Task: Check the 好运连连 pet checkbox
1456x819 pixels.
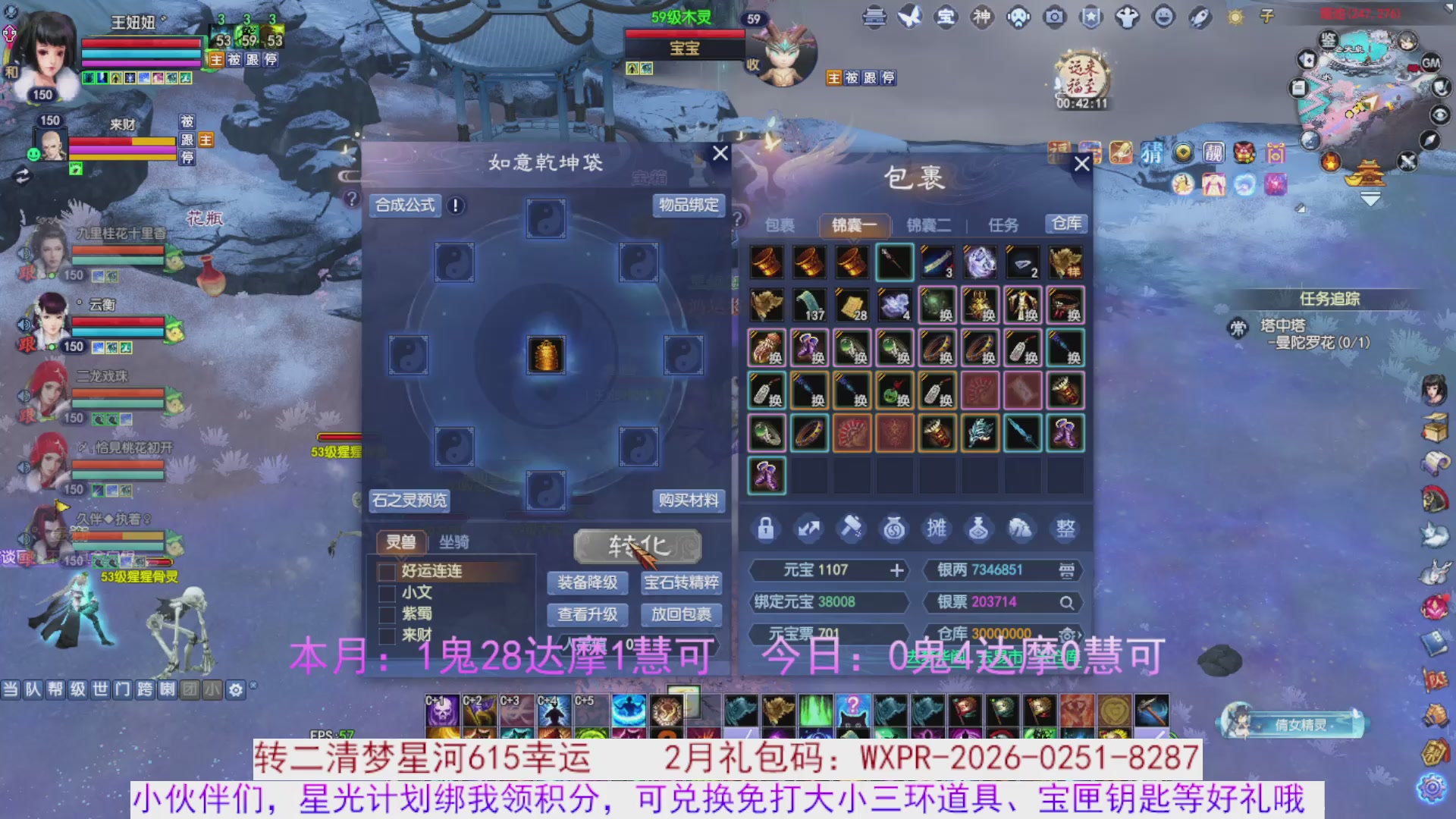Action: click(x=386, y=573)
